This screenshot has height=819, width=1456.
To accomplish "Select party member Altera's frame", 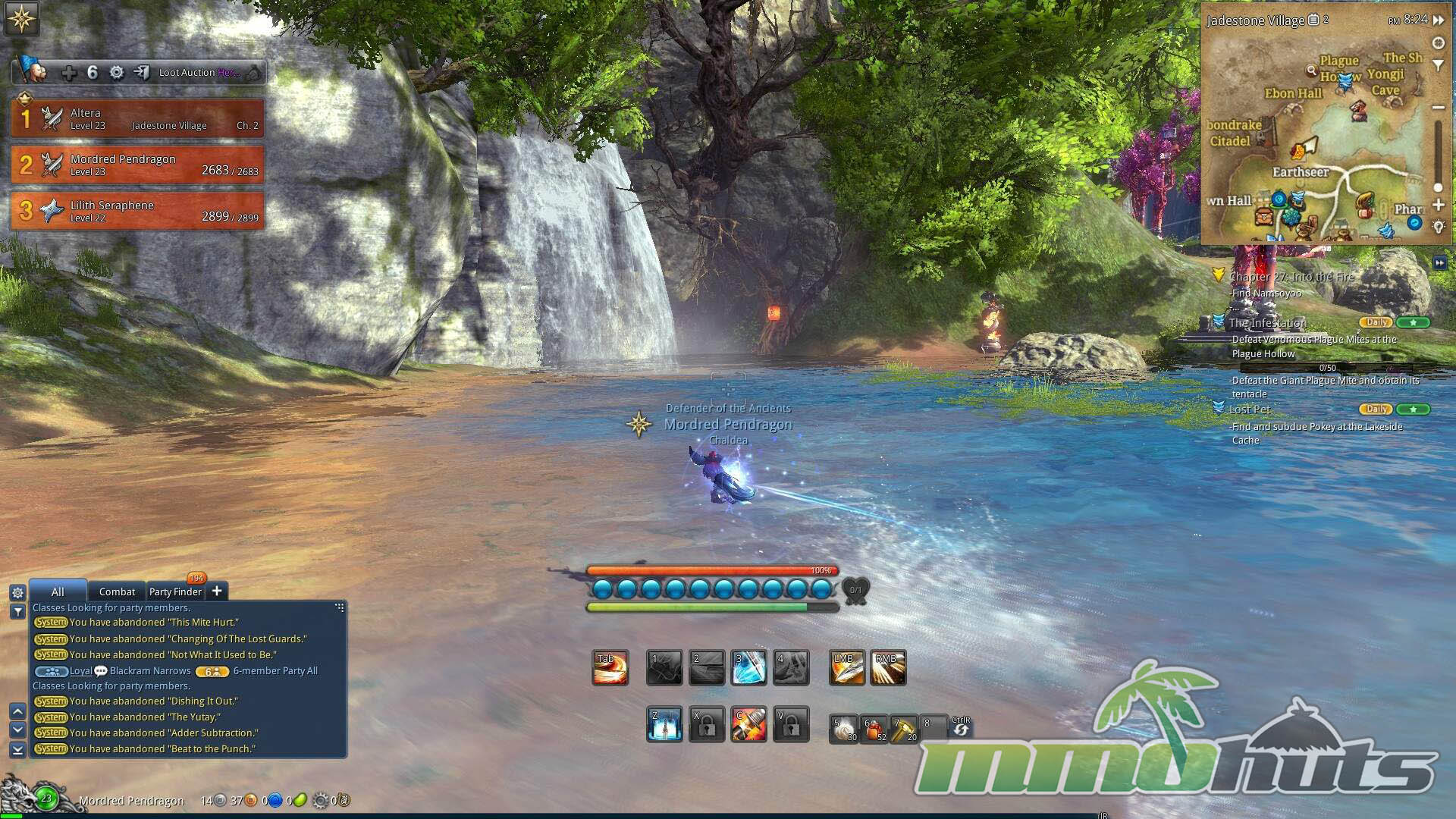I will coord(137,118).
